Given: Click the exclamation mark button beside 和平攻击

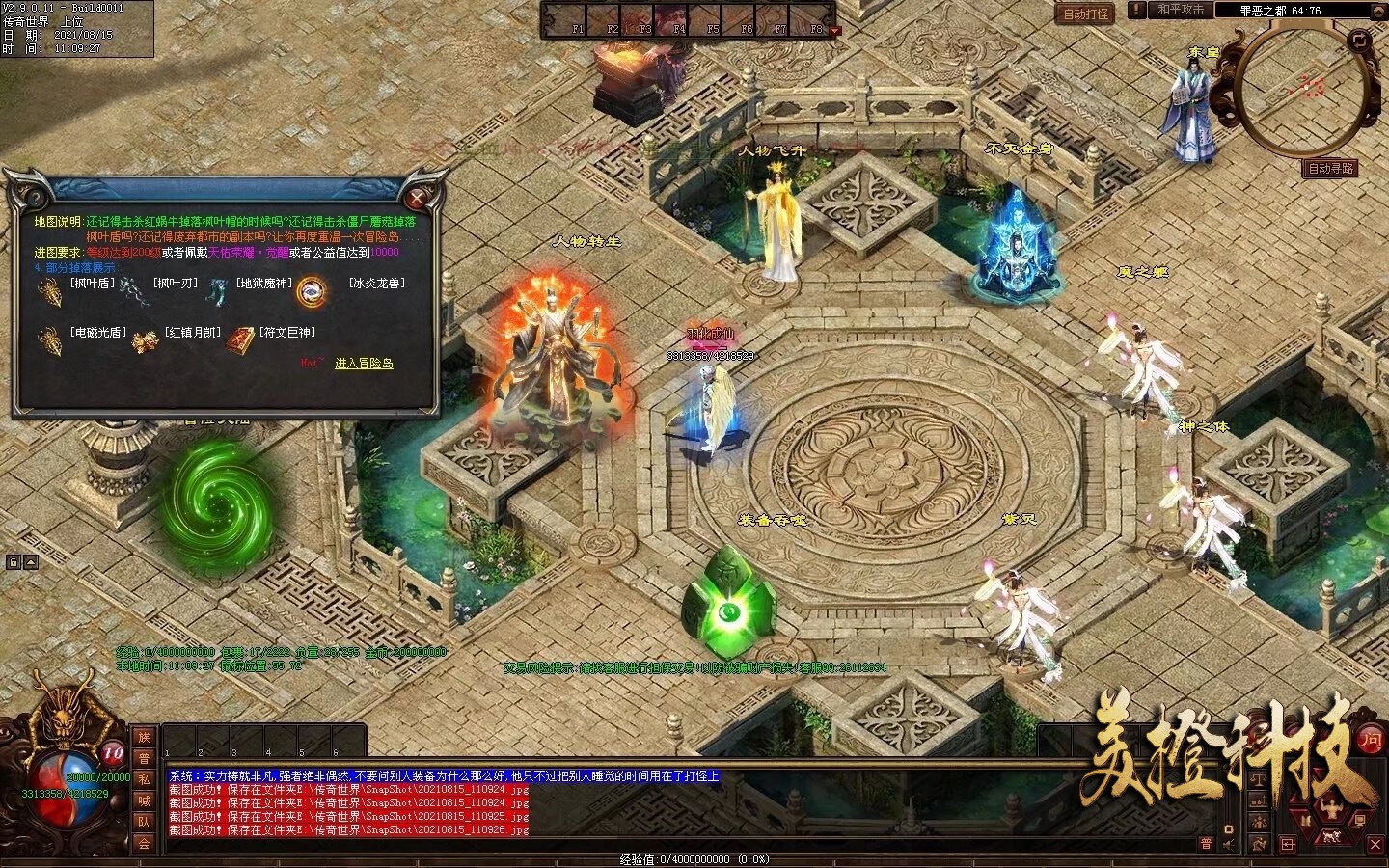Looking at the screenshot, I should (1138, 10).
